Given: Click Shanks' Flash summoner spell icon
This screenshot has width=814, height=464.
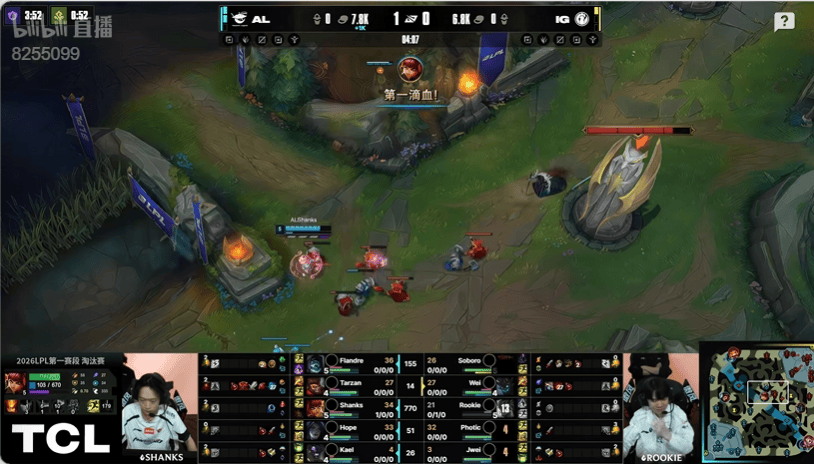Looking at the screenshot, I should click(298, 403).
